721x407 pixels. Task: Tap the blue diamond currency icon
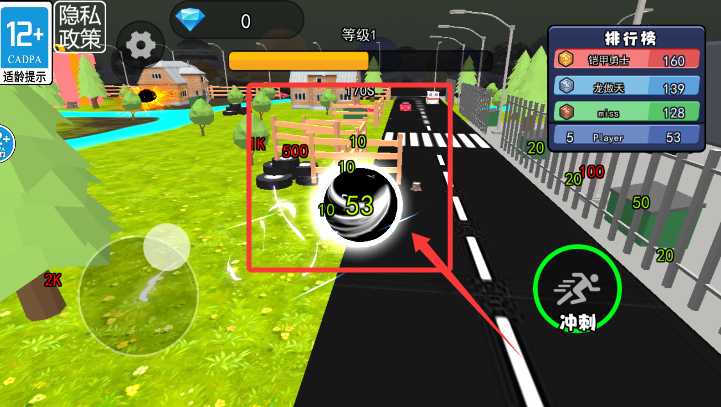(x=187, y=18)
